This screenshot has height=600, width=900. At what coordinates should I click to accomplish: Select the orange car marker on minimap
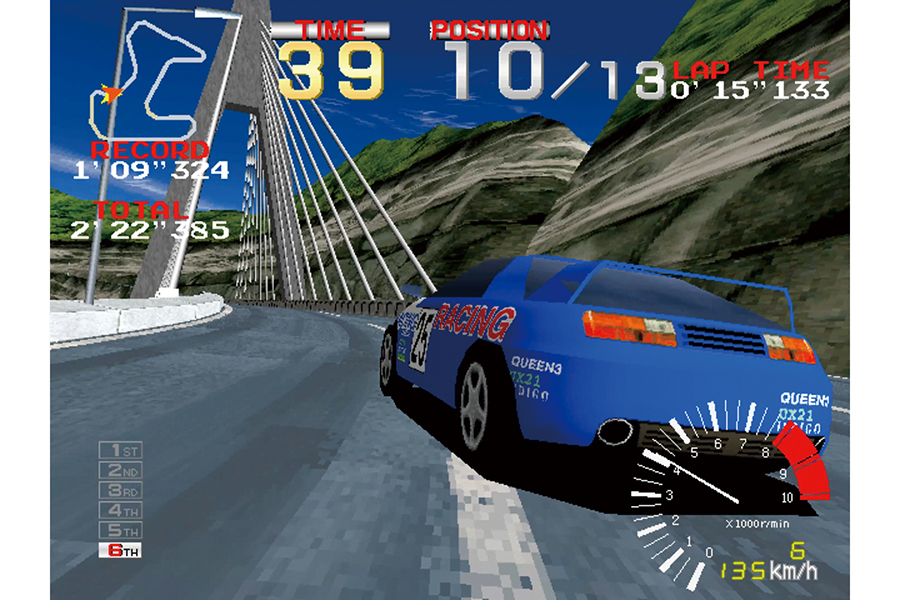point(110,93)
